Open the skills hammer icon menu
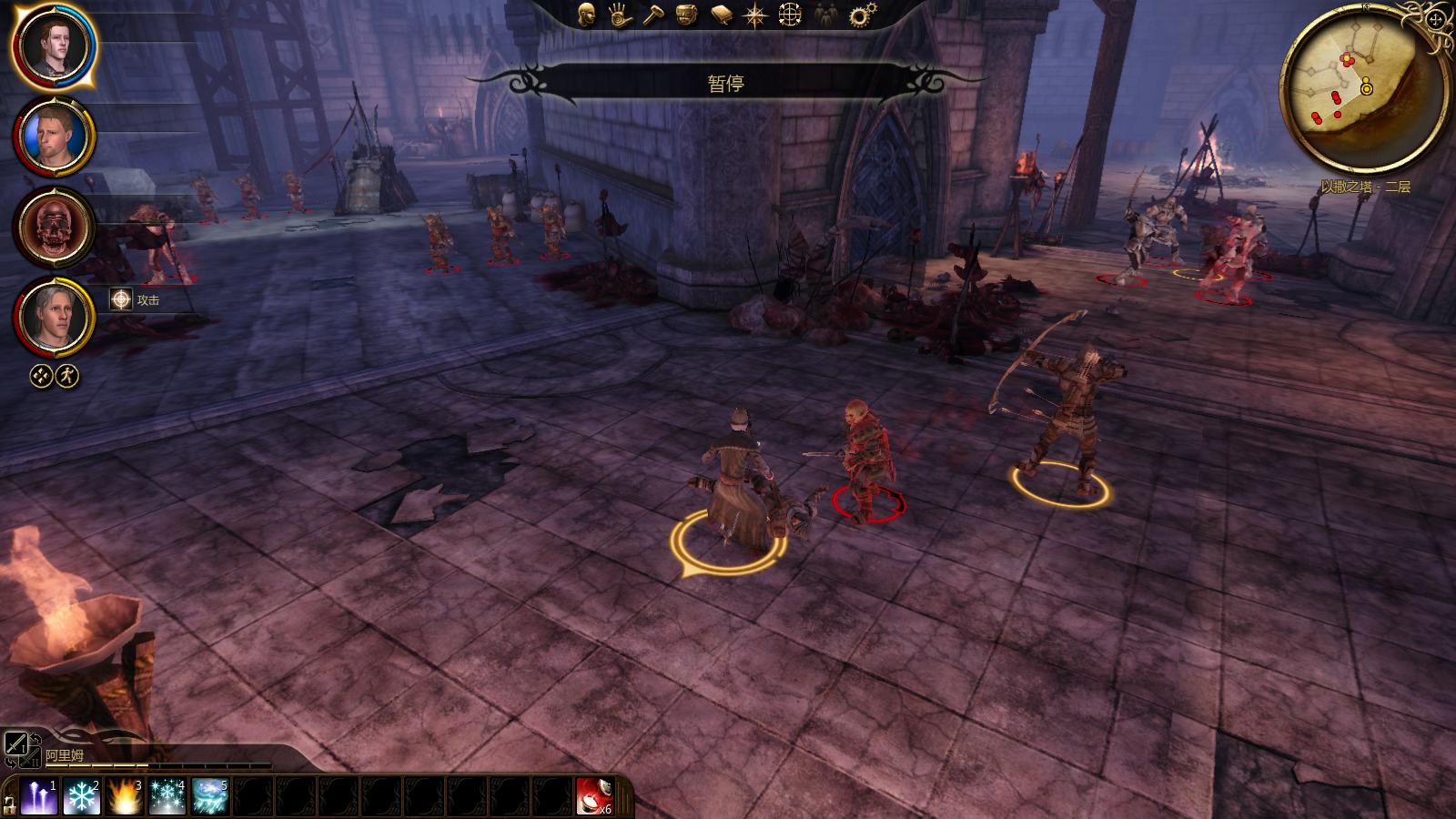The height and width of the screenshot is (819, 1456). coord(654,15)
